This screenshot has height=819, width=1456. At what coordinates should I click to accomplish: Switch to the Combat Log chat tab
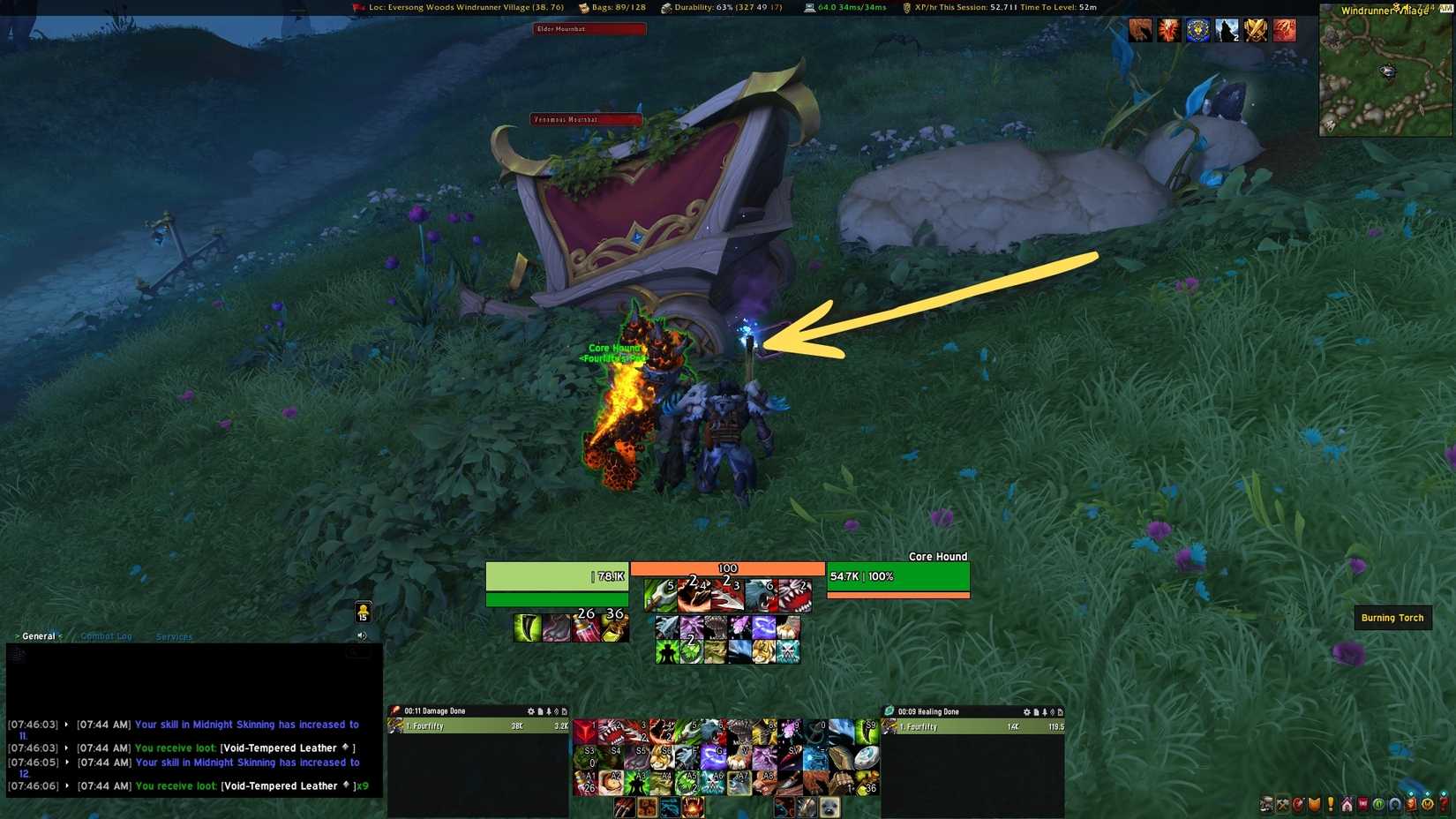(106, 635)
